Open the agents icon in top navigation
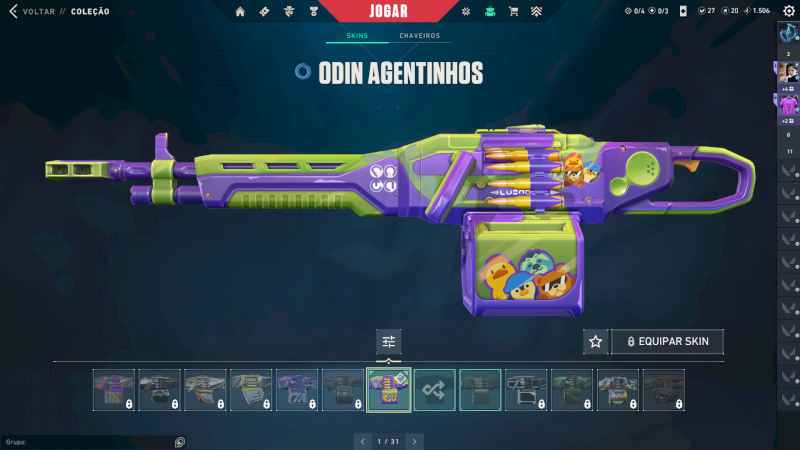 click(x=289, y=12)
